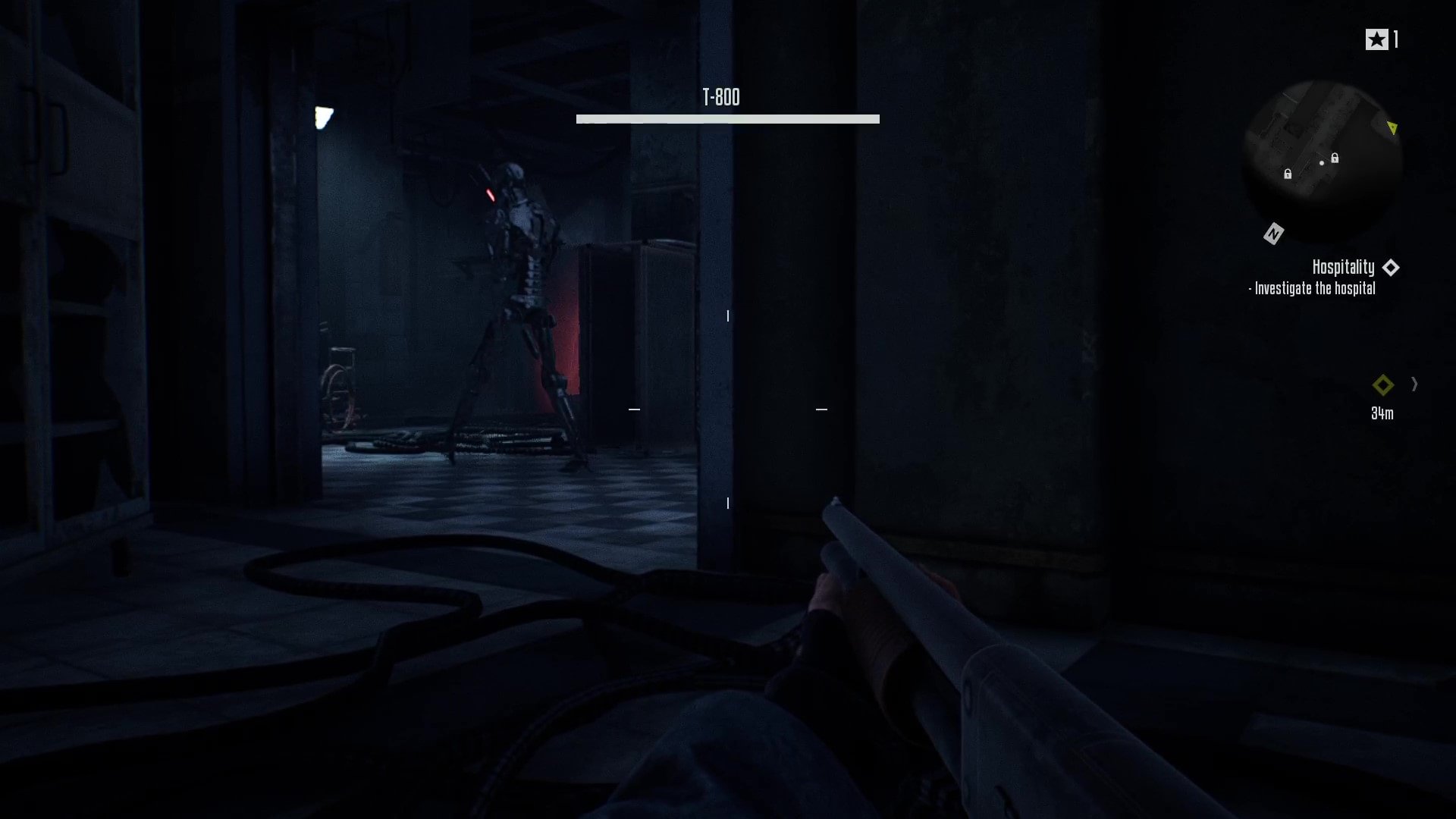Click the north compass marker on minimap
The height and width of the screenshot is (819, 1456).
coord(1273,234)
